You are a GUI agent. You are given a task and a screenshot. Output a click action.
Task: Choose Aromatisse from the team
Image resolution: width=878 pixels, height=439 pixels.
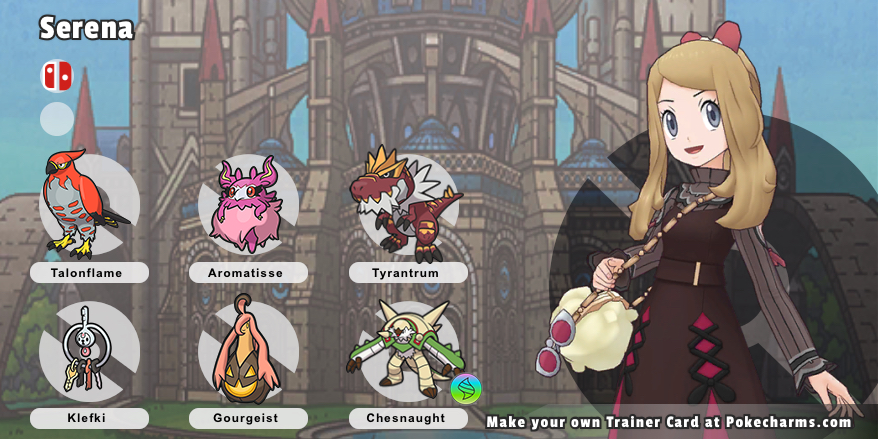point(247,205)
